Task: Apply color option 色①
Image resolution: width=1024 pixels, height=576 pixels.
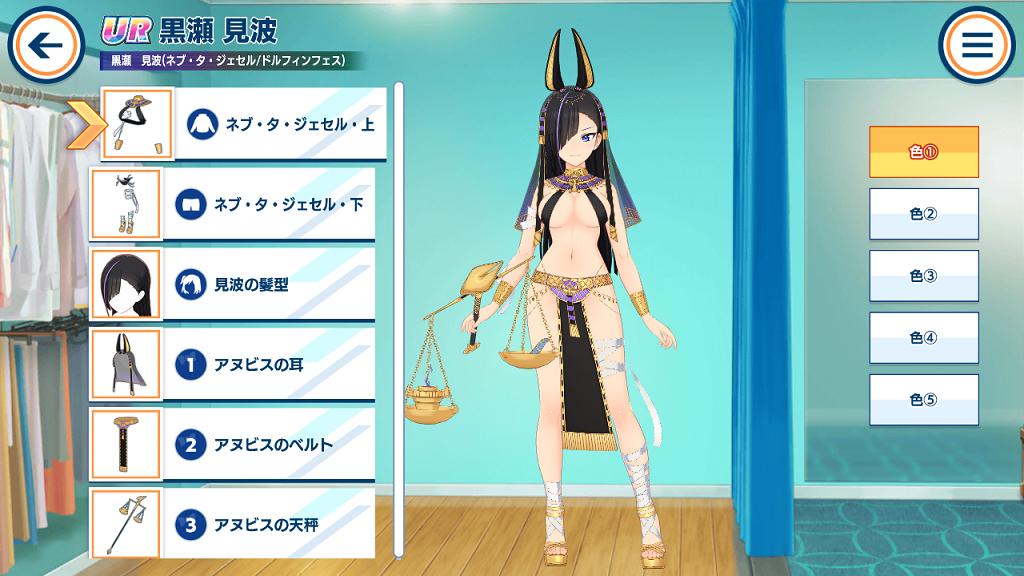Action: tap(923, 152)
